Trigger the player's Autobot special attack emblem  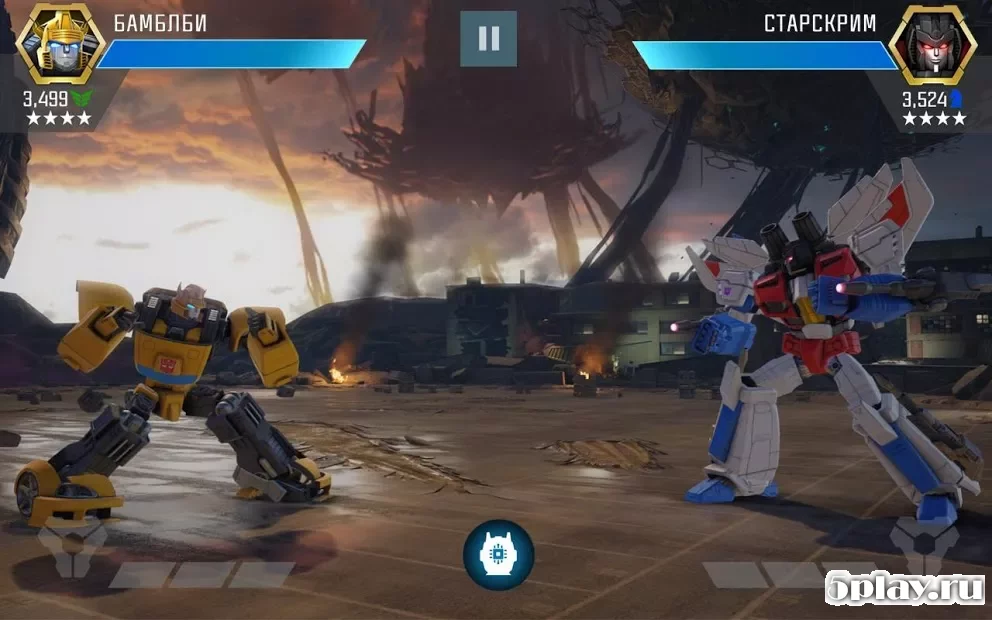click(x=72, y=549)
